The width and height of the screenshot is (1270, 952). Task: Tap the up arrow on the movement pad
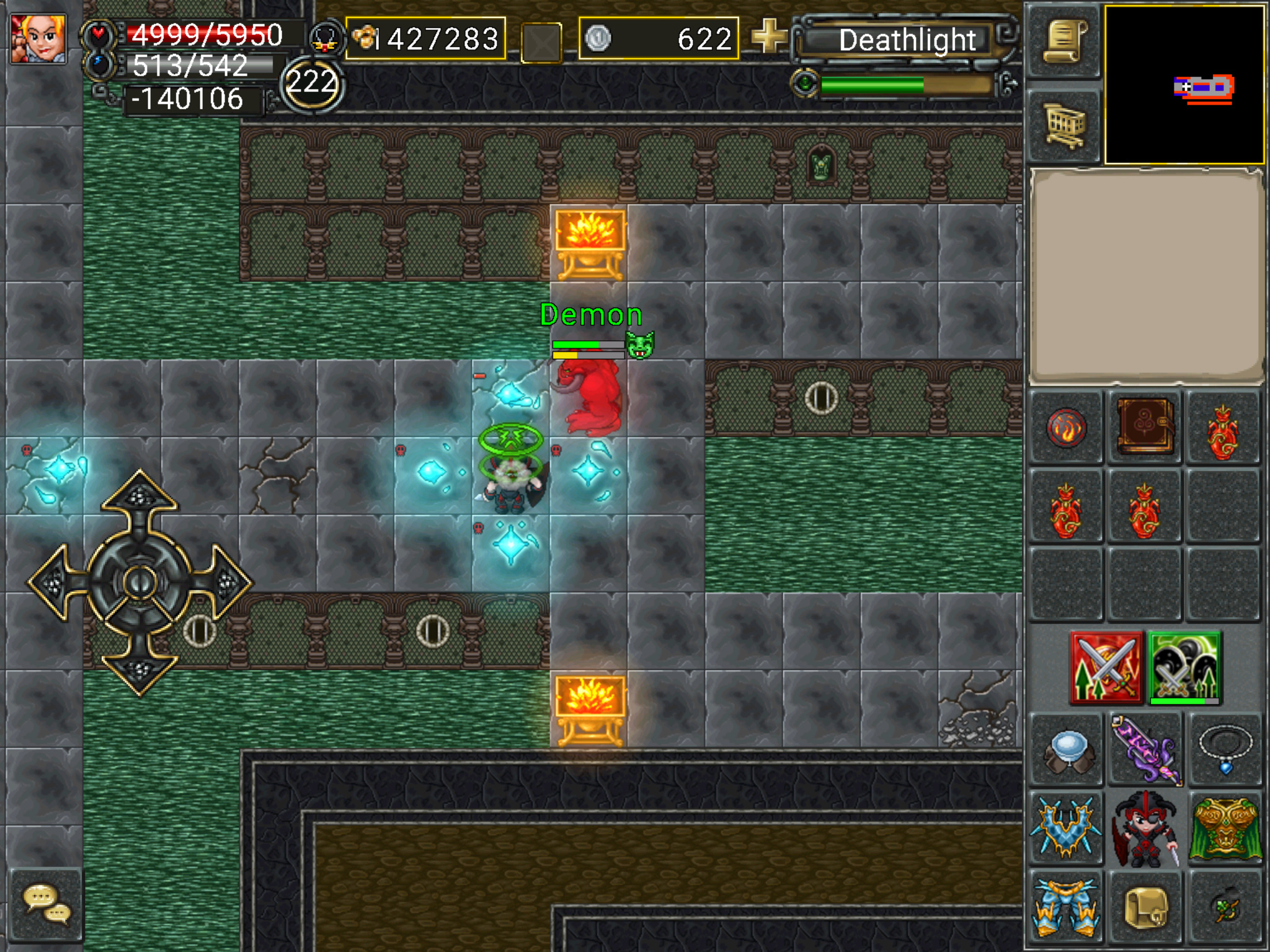[140, 496]
